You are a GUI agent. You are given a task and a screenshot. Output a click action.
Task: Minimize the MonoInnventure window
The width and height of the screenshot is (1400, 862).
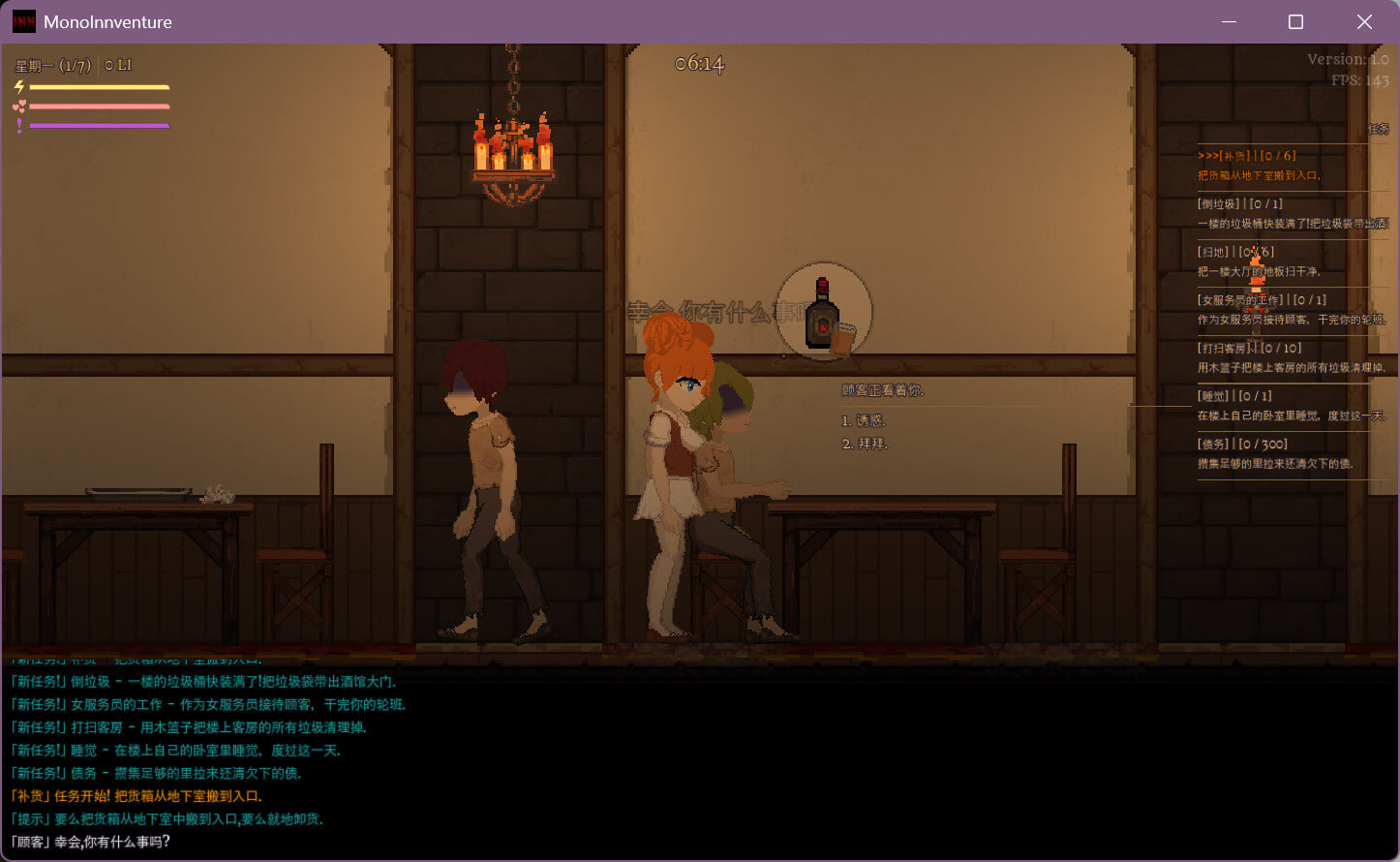tap(1230, 21)
